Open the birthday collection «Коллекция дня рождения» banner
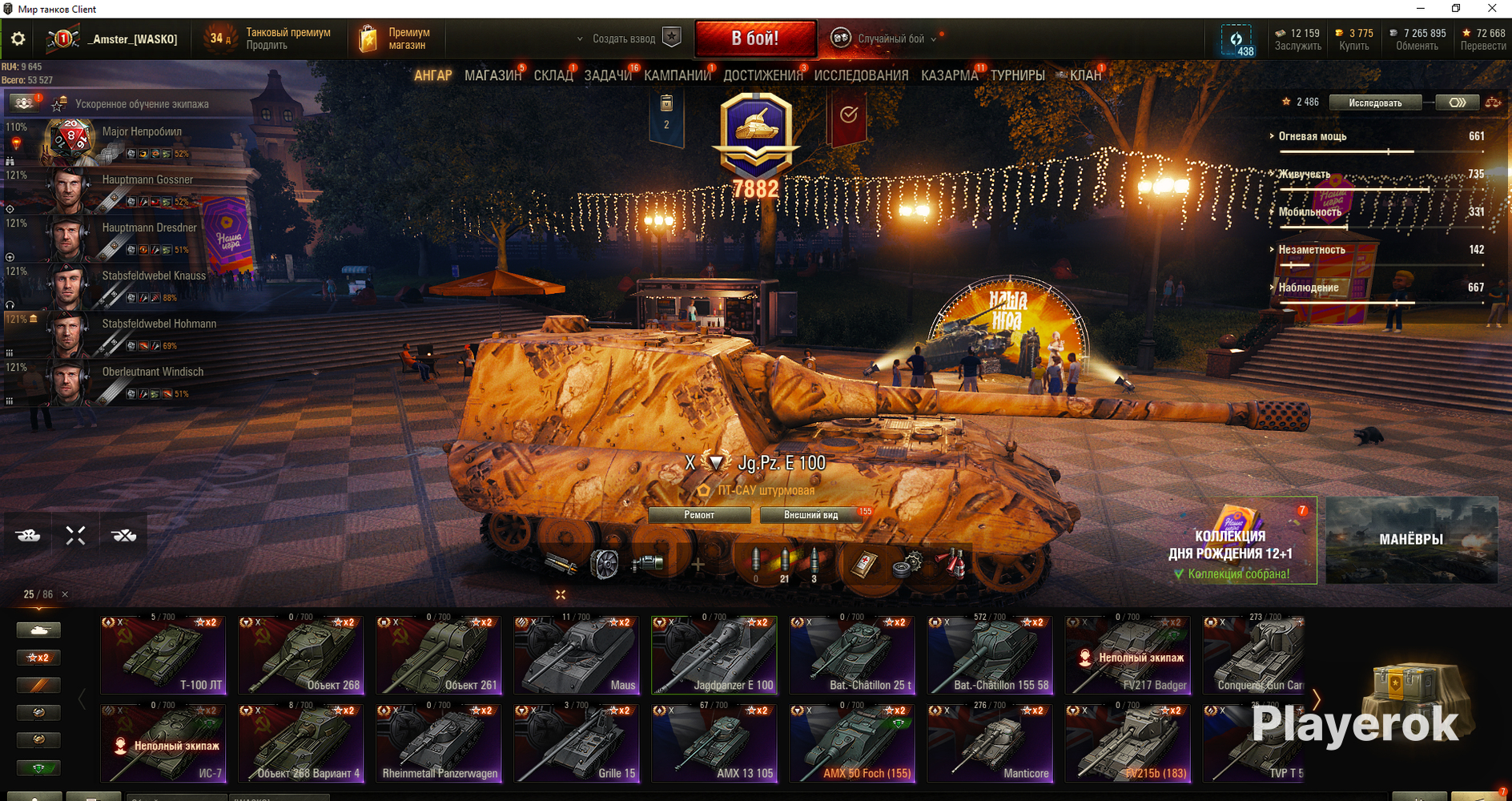Image resolution: width=1512 pixels, height=801 pixels. pos(1230,543)
